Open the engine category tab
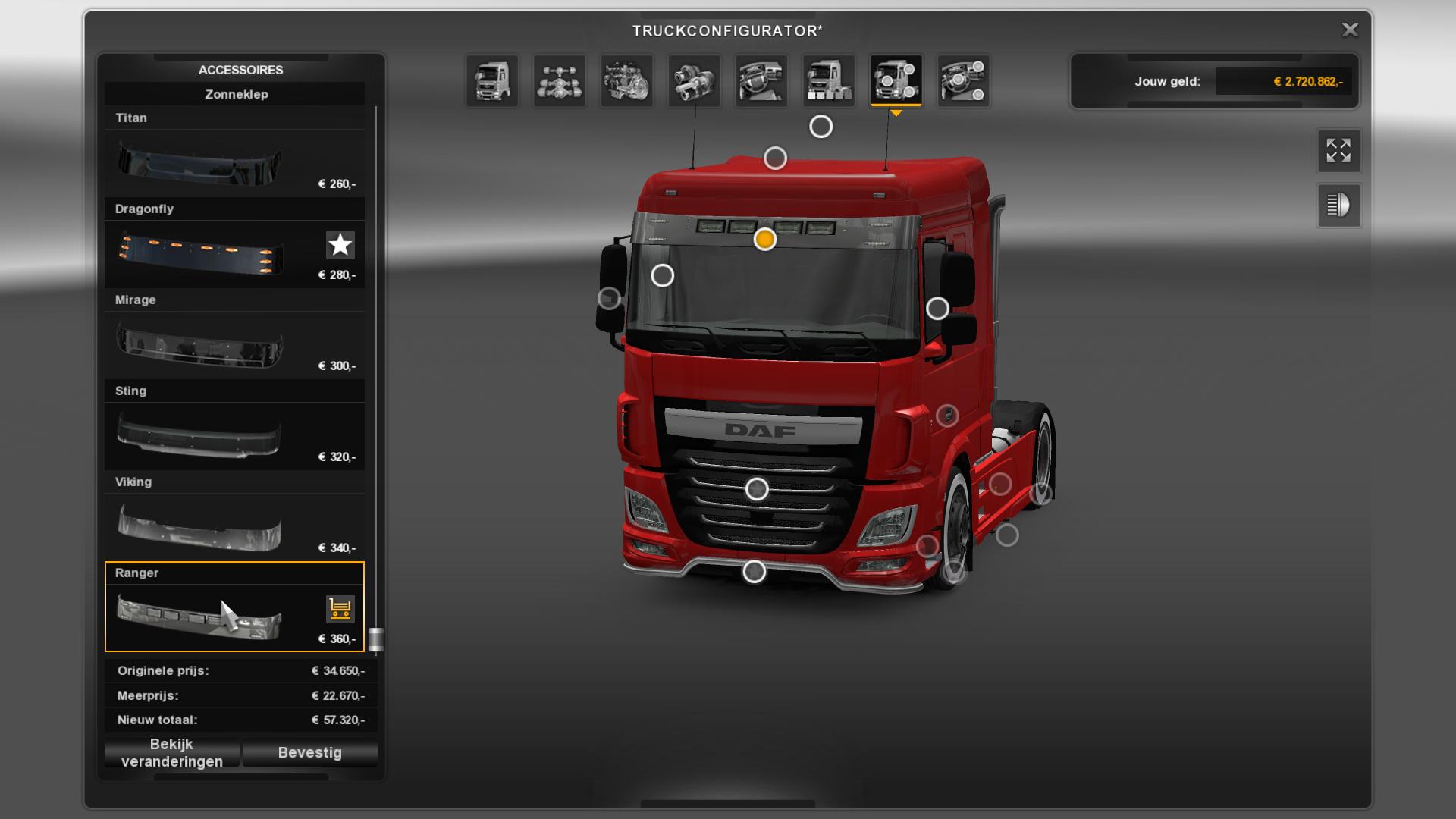The width and height of the screenshot is (1456, 819). tap(627, 80)
